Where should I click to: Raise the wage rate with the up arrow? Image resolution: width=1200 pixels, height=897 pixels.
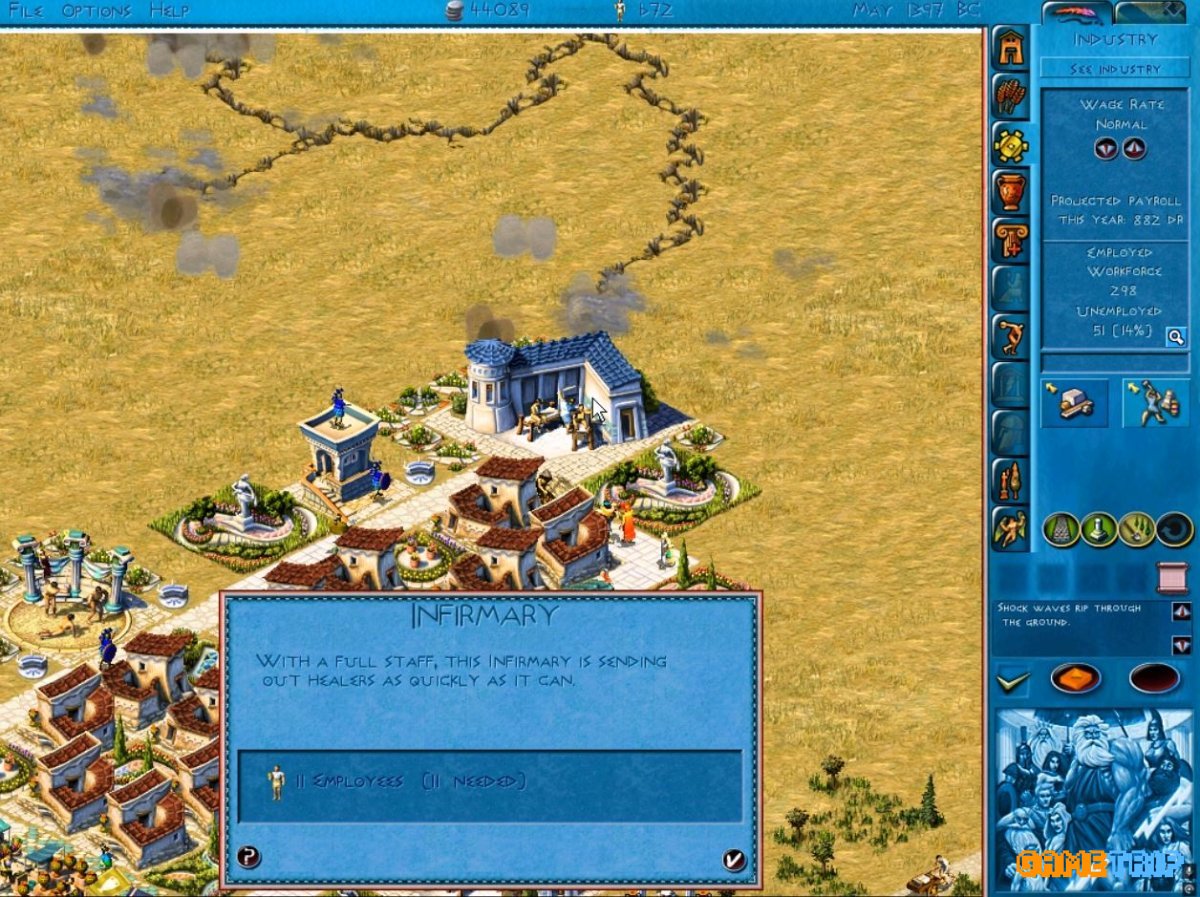(1133, 149)
